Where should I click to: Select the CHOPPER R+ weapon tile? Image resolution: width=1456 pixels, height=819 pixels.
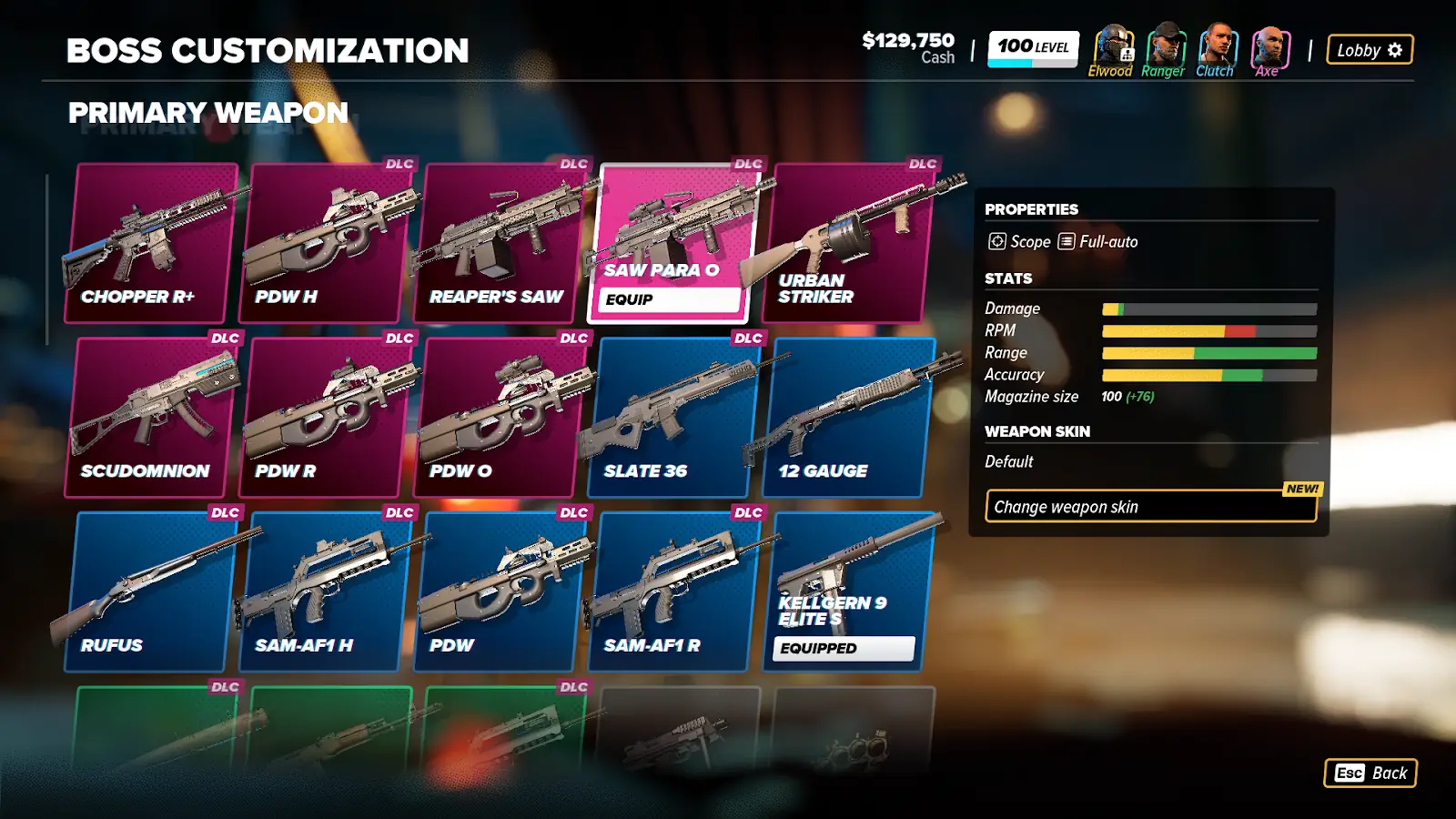[151, 243]
